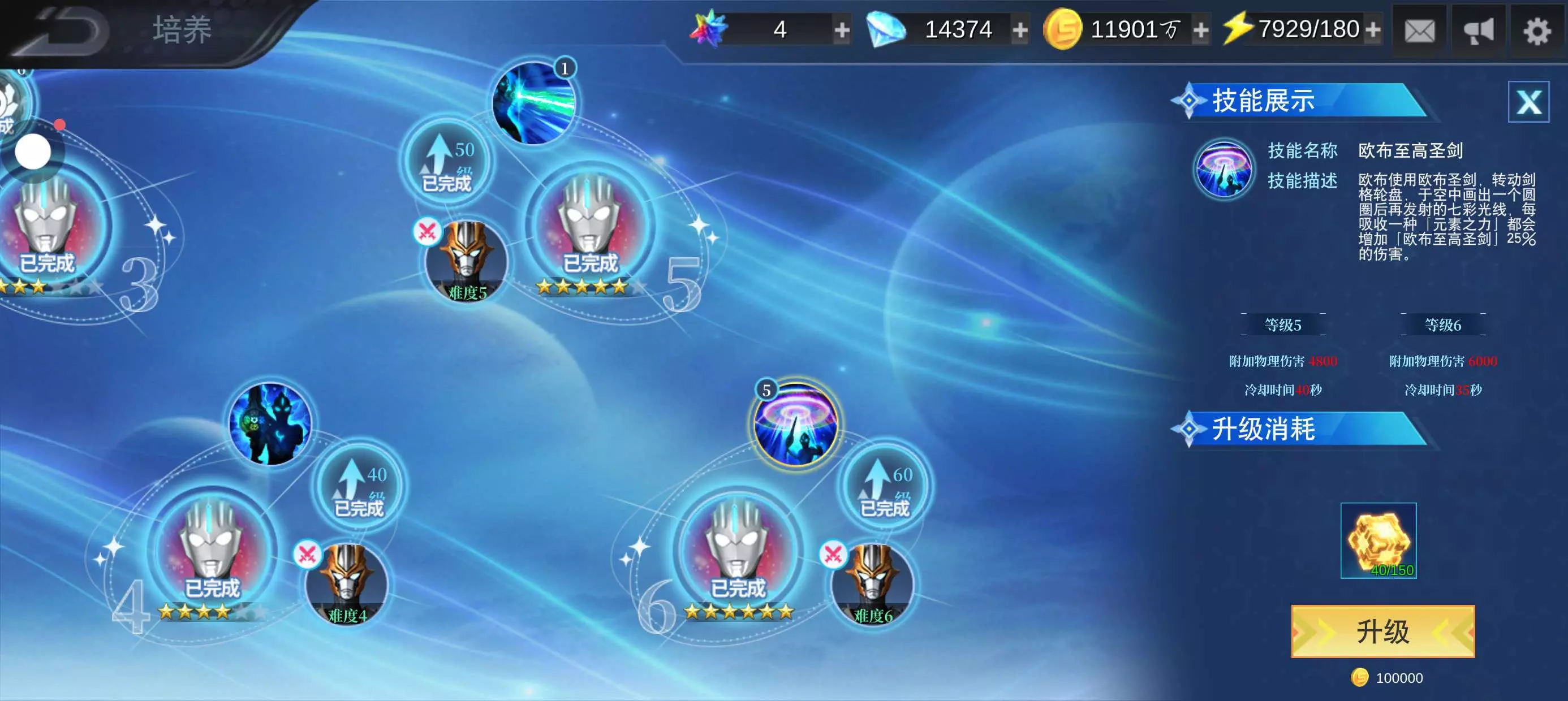Screen dimensions: 1568x701
Task: Select the level 50 upgrade arrow node
Action: (447, 162)
